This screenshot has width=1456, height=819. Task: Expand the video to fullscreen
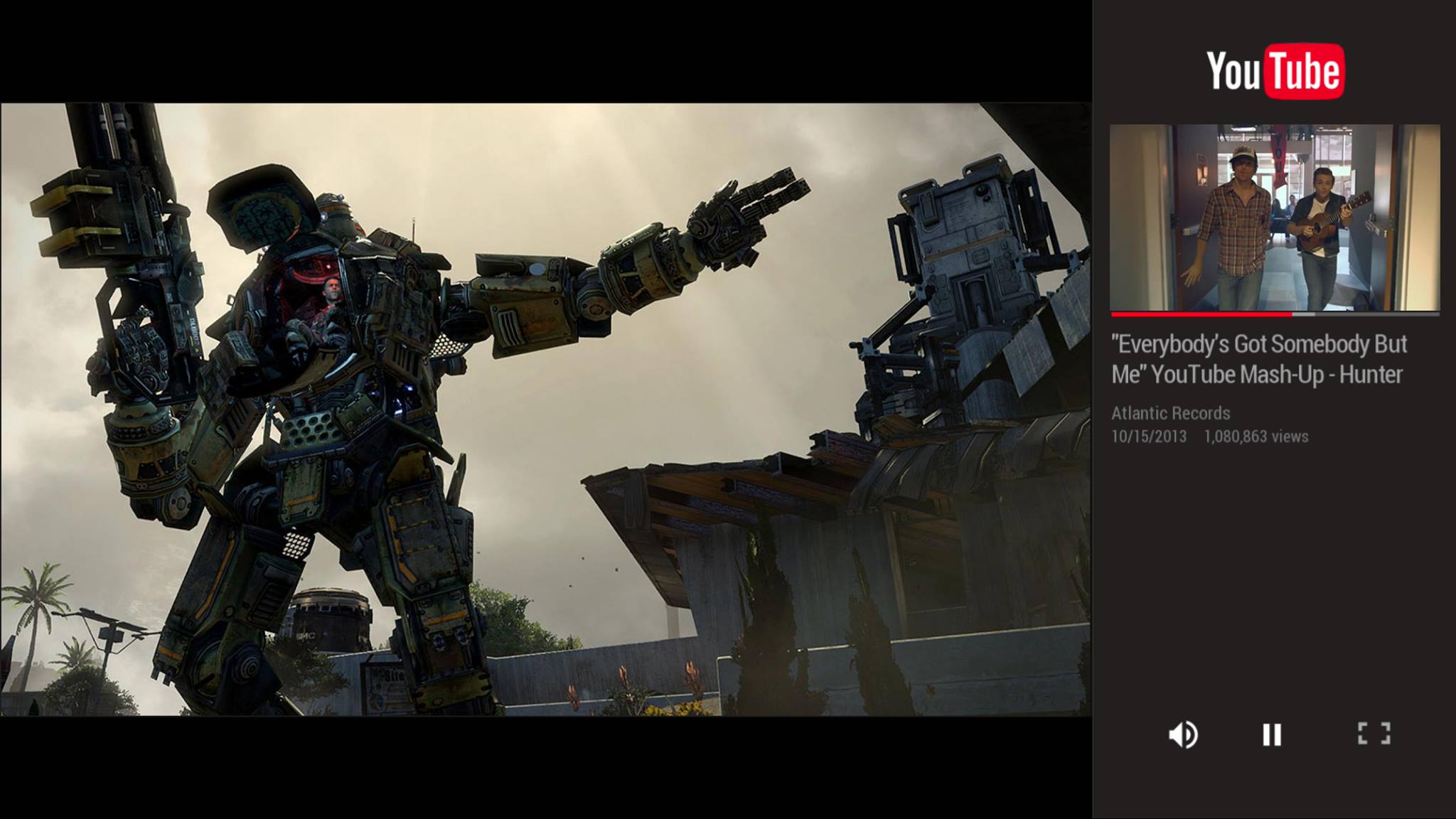(1374, 734)
